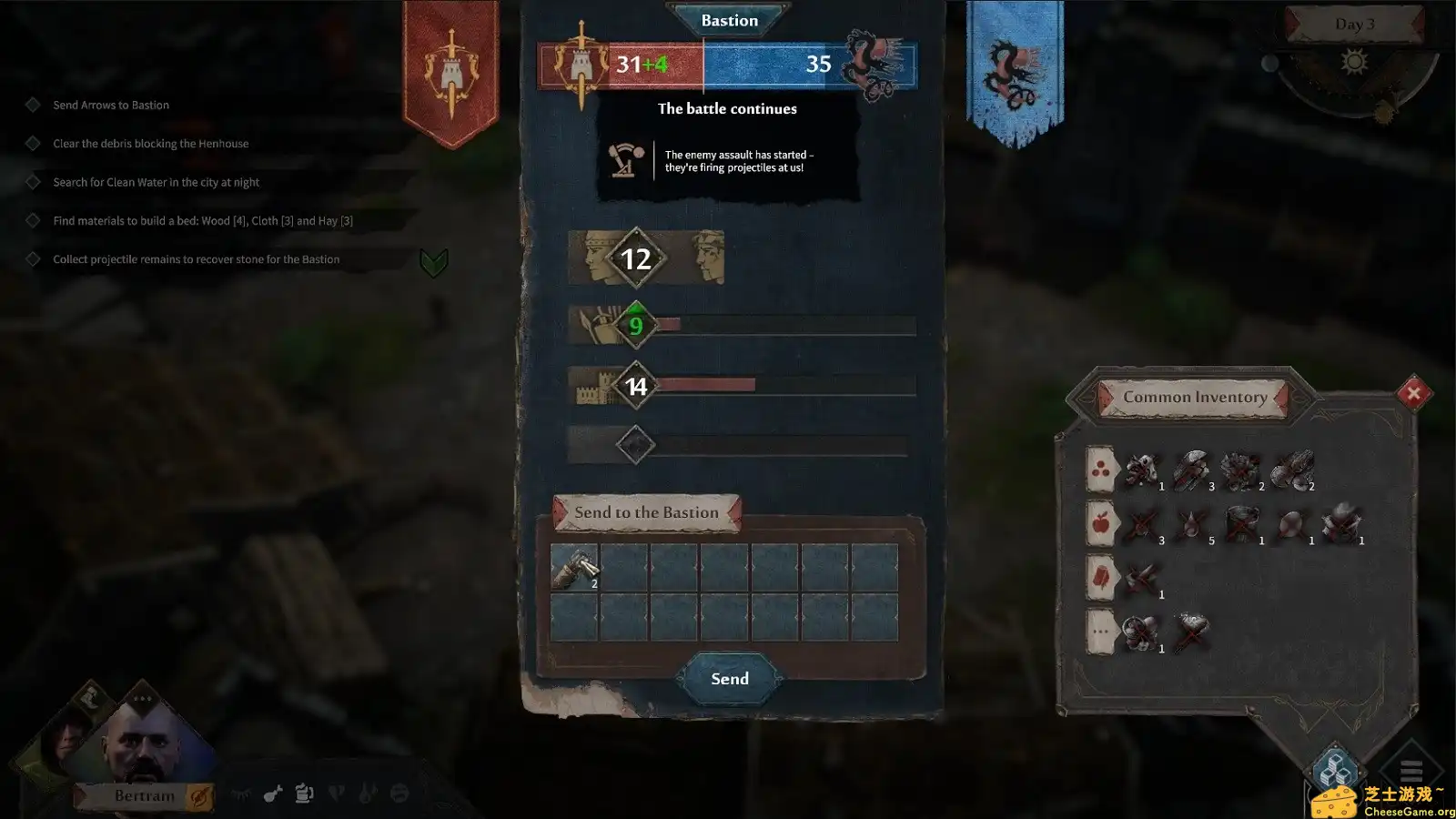This screenshot has height=819, width=1456.
Task: Switch to the Bastion panel header
Action: pyautogui.click(x=728, y=20)
